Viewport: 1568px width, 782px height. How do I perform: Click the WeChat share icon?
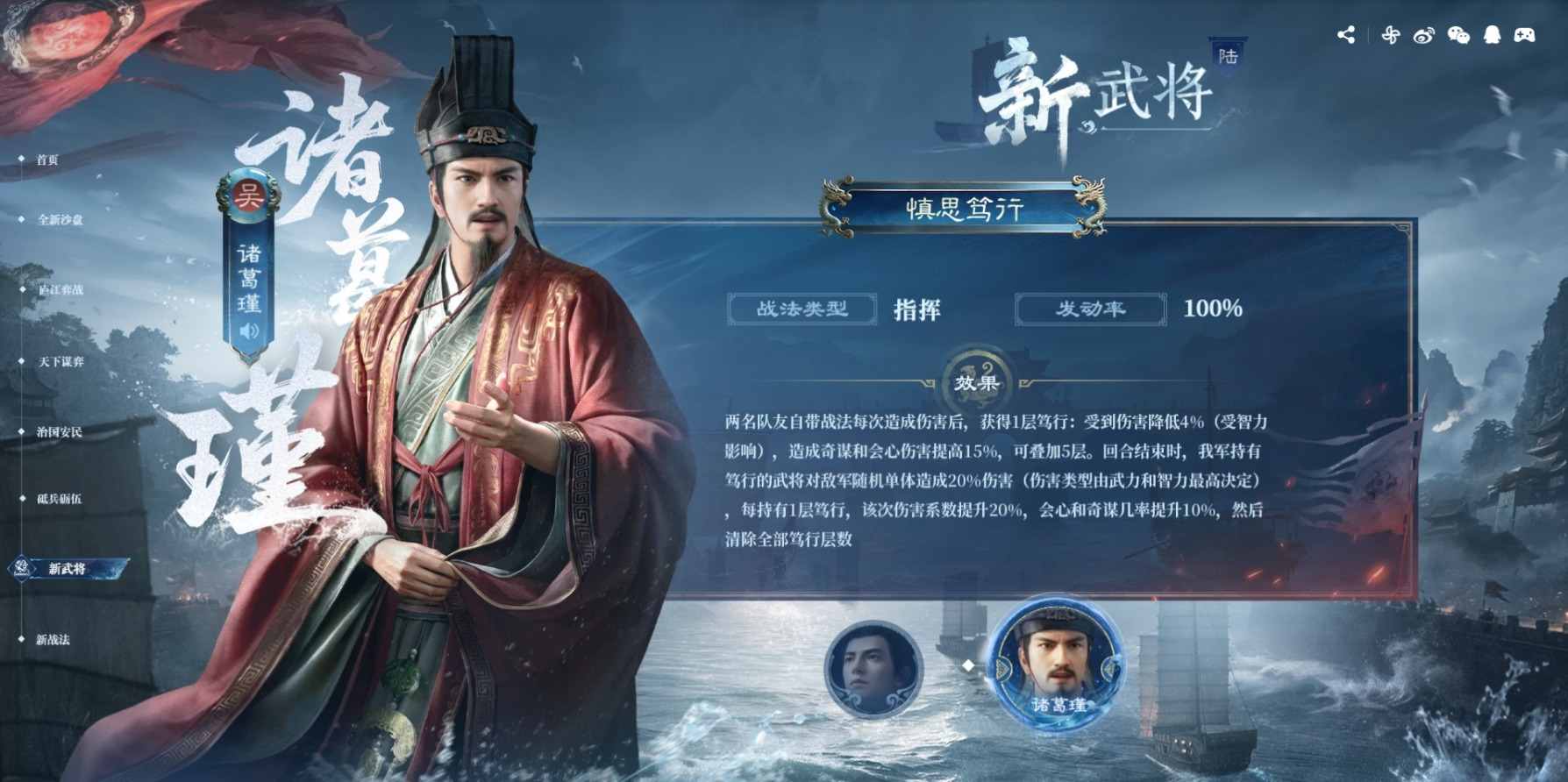(1458, 35)
